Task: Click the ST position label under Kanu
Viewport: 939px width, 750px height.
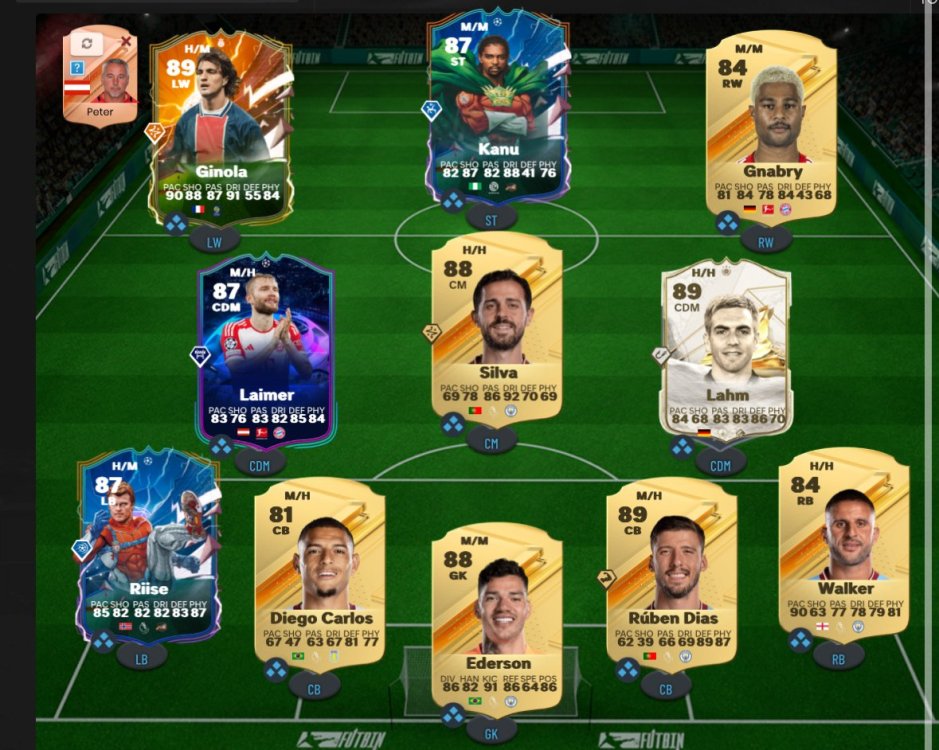Action: coord(491,215)
